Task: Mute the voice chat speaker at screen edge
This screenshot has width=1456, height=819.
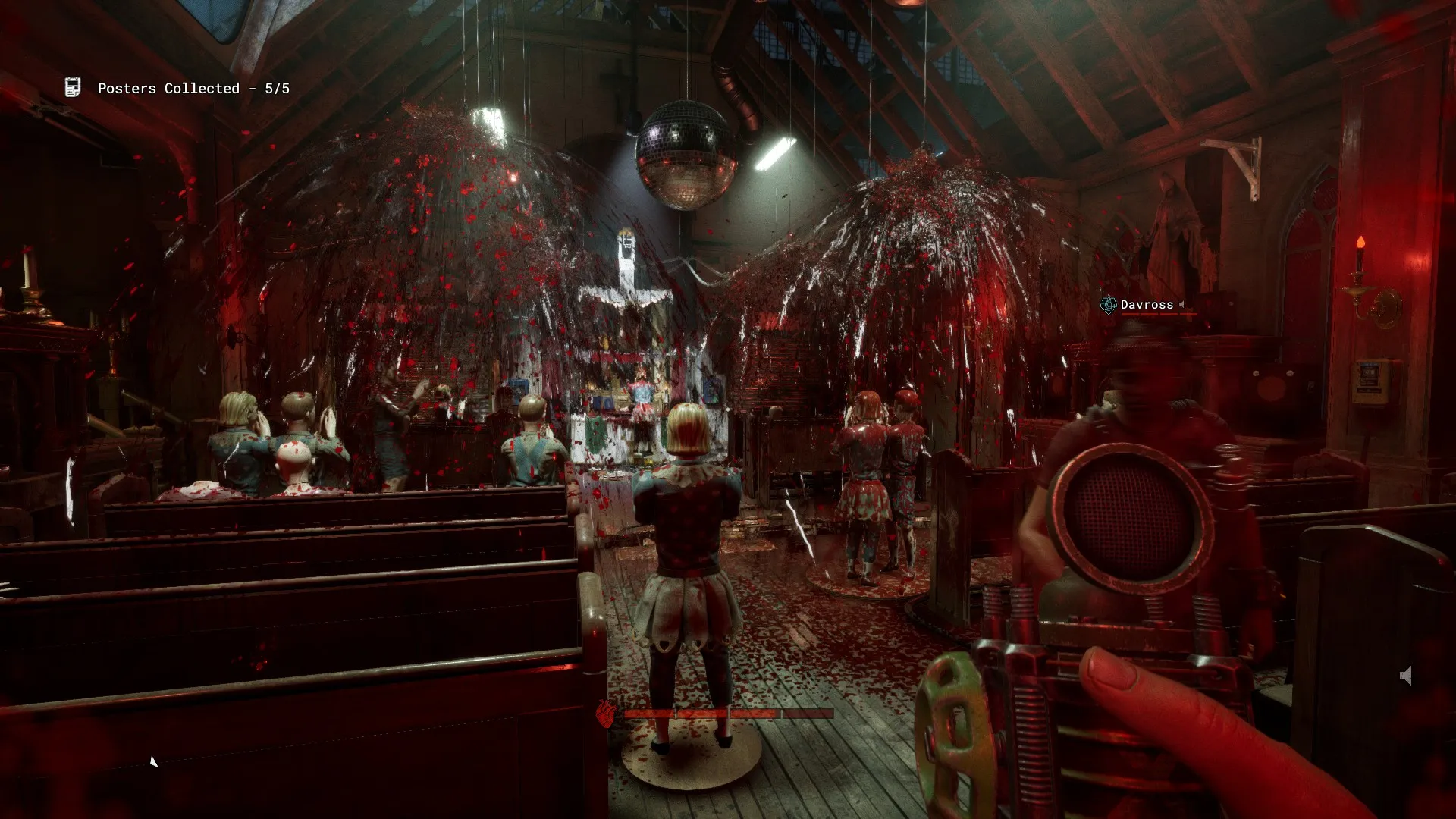Action: click(x=1406, y=674)
